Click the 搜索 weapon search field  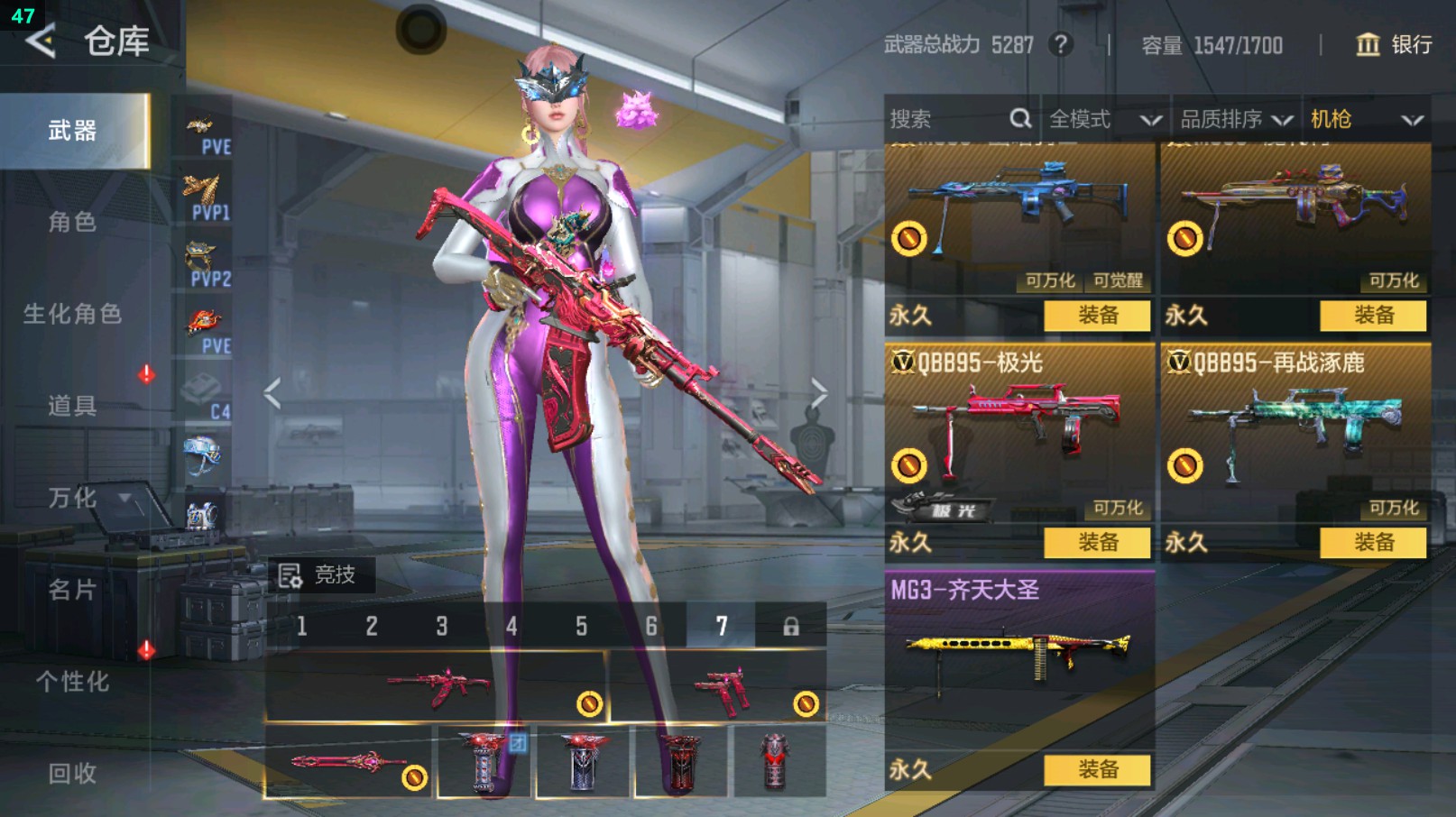click(x=947, y=119)
